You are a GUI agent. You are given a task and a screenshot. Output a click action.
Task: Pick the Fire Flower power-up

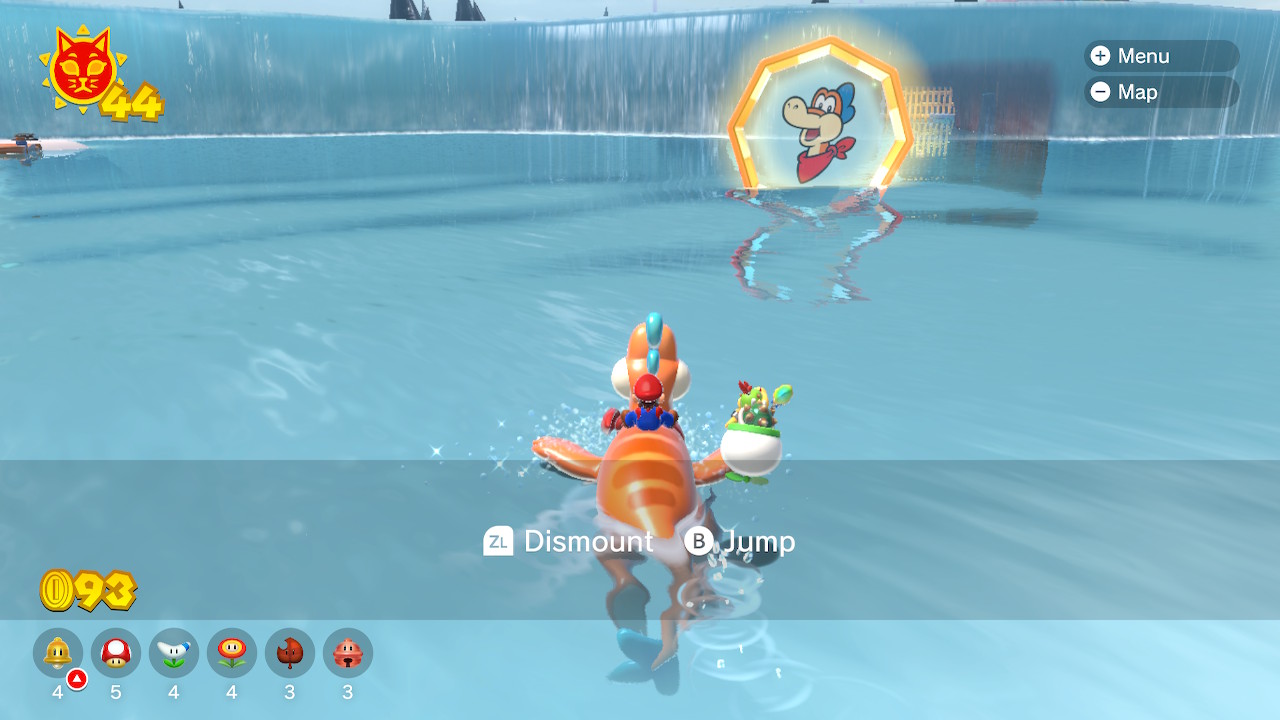coord(232,653)
